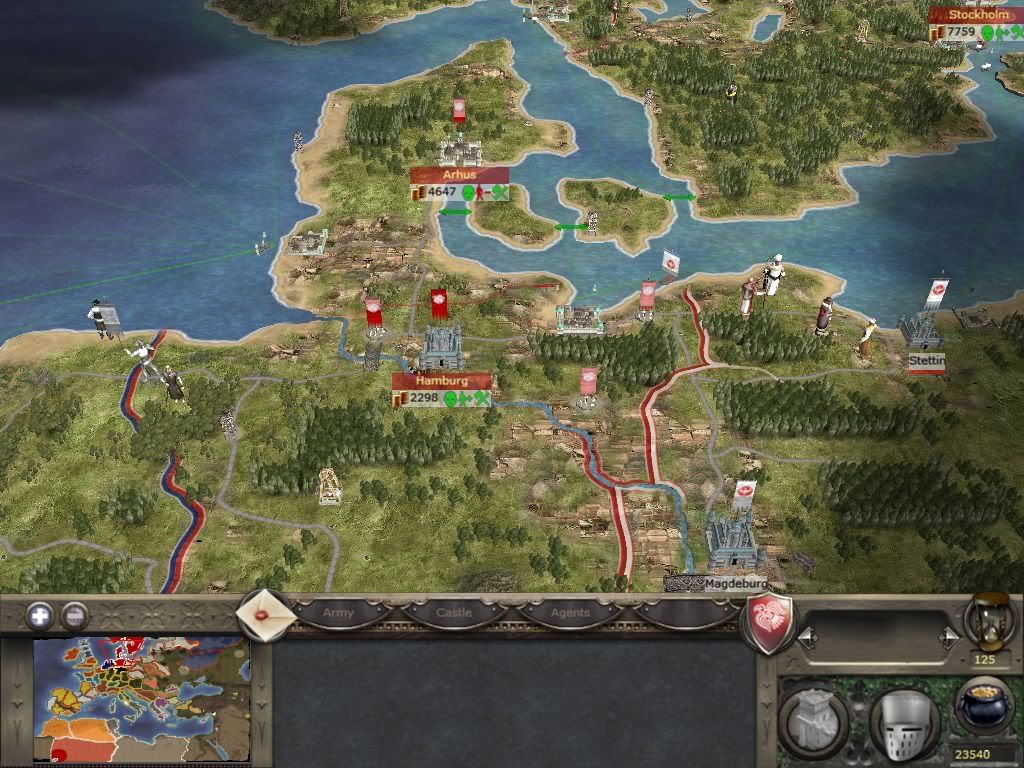The image size is (1024, 768).
Task: Zoom in the minimap with plus button
Action: [40, 615]
